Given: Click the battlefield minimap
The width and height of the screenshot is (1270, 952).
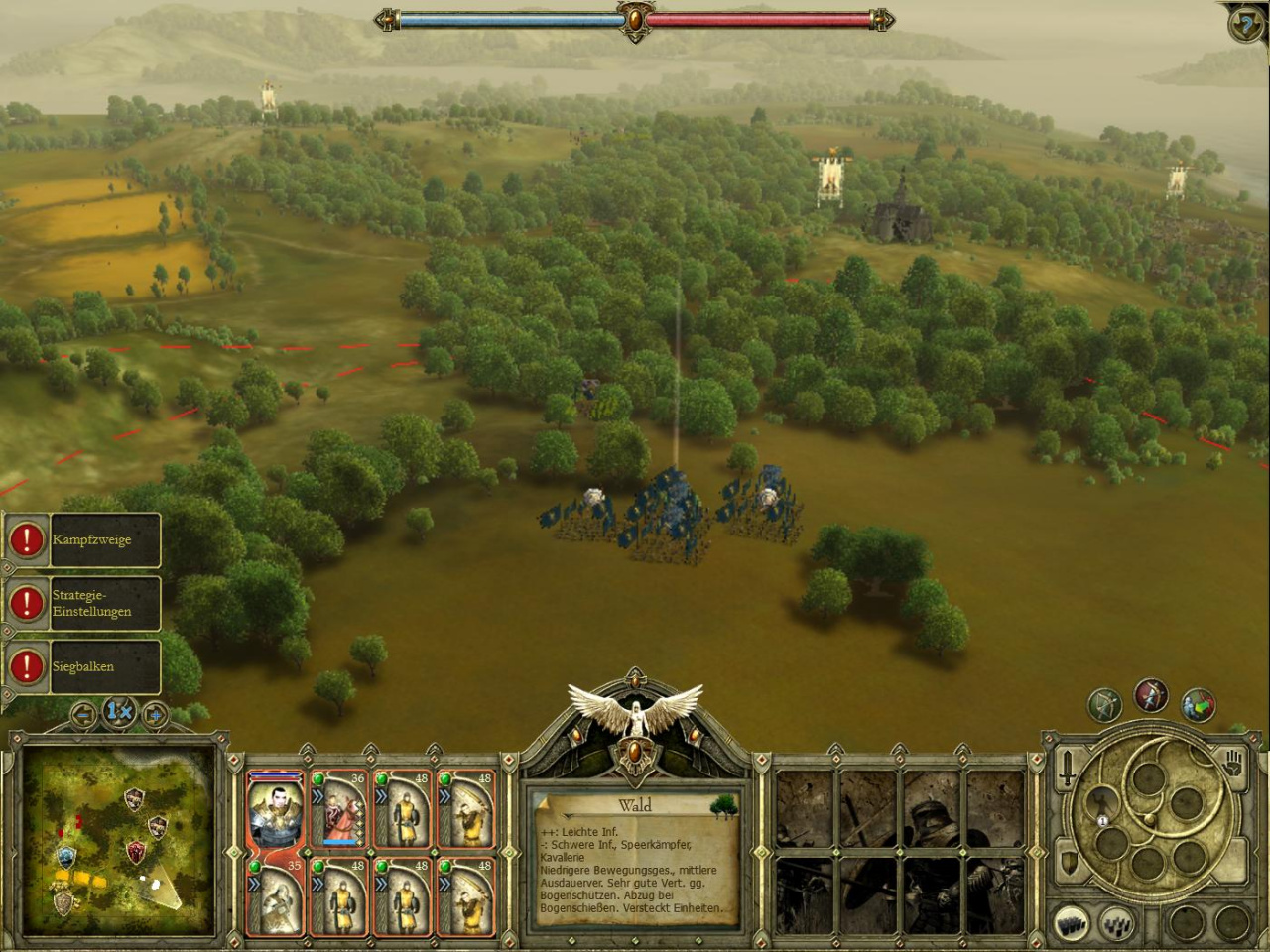Looking at the screenshot, I should tap(119, 841).
